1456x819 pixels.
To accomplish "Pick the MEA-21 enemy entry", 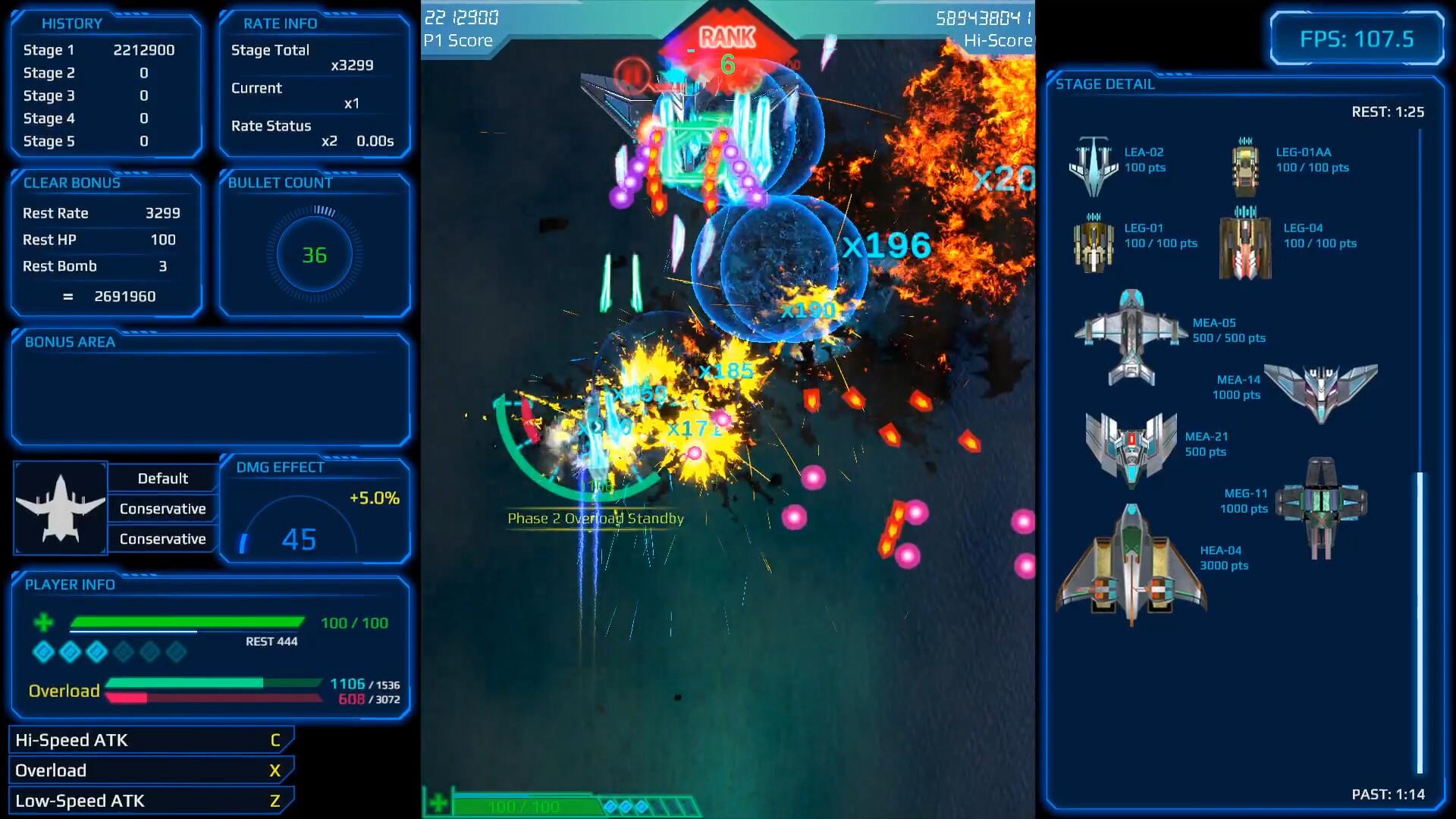I will click(x=1131, y=448).
